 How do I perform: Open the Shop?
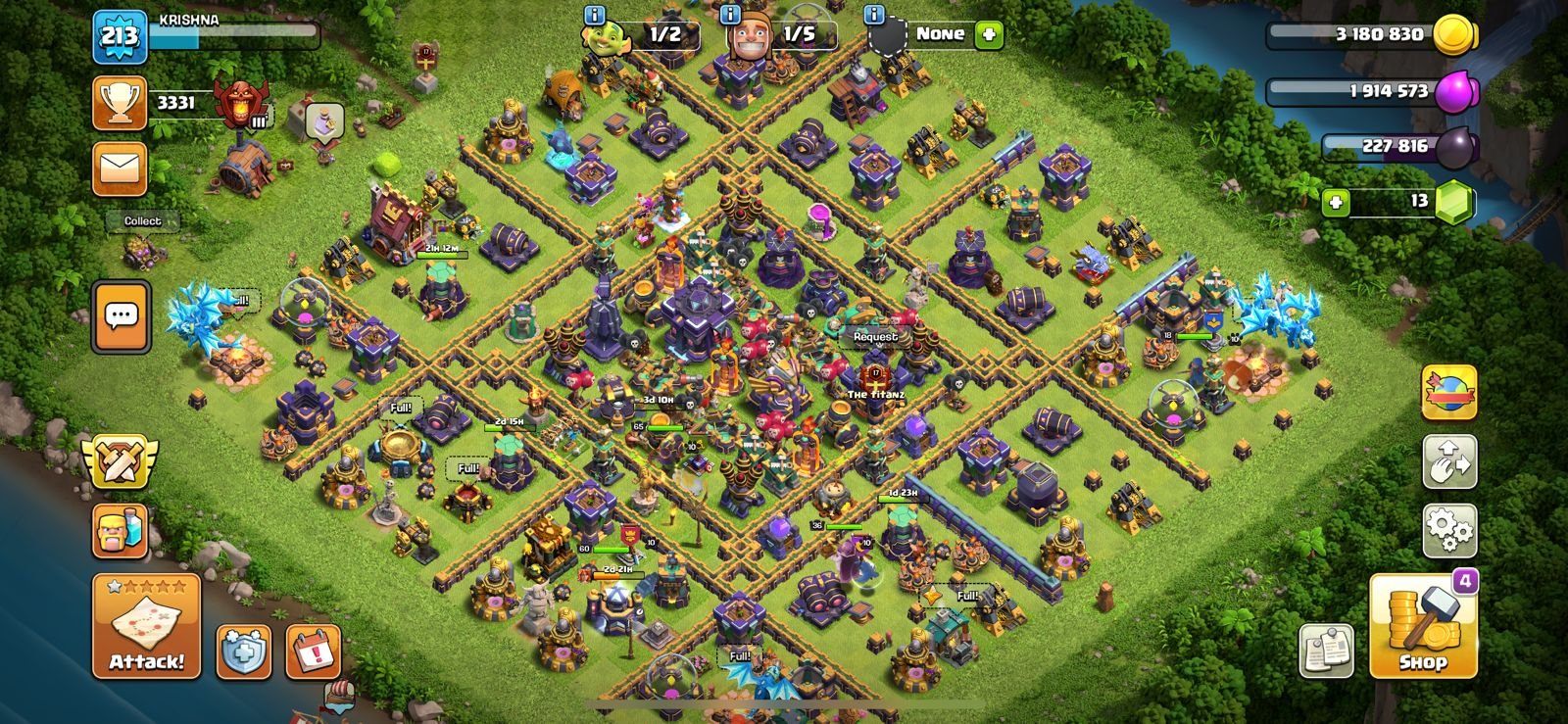(1422, 627)
